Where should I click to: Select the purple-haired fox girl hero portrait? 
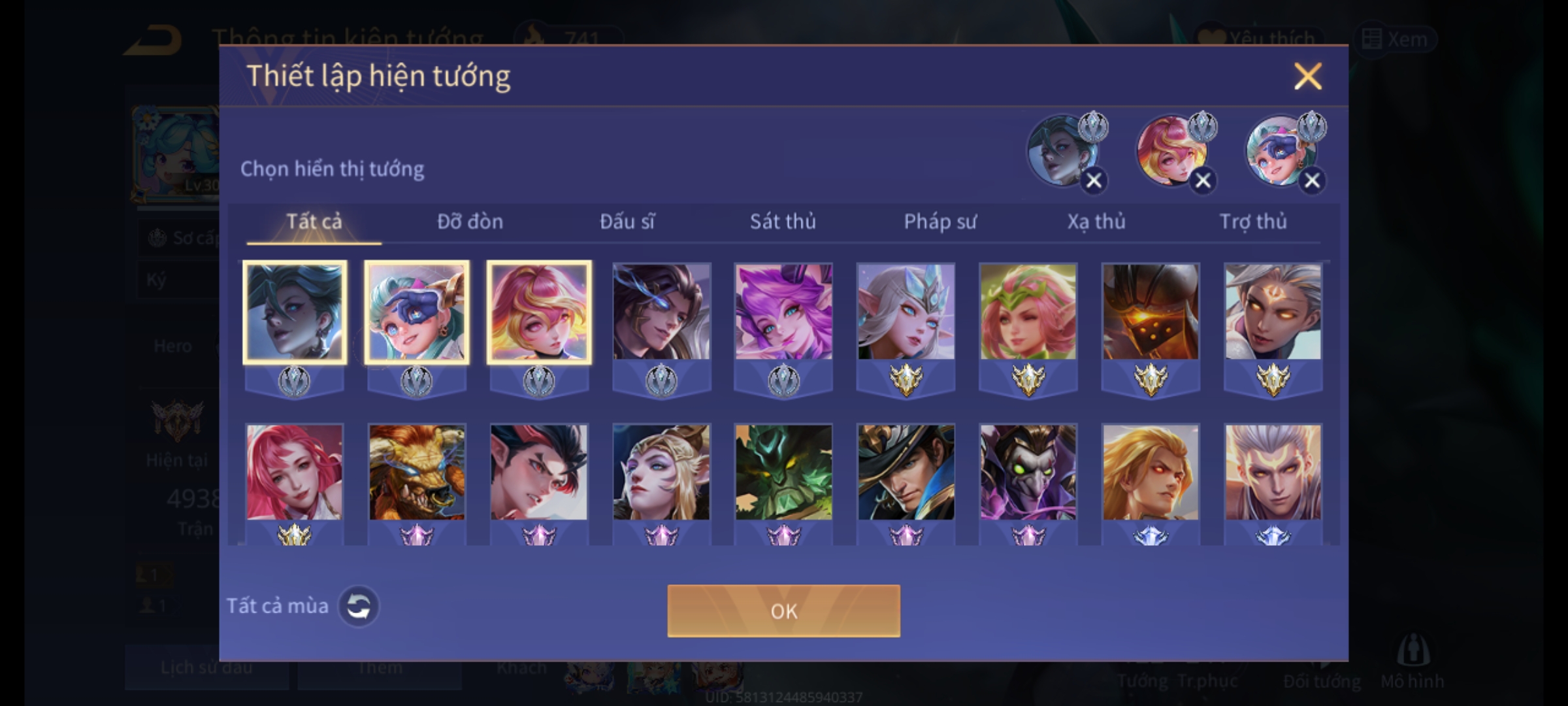click(x=783, y=312)
